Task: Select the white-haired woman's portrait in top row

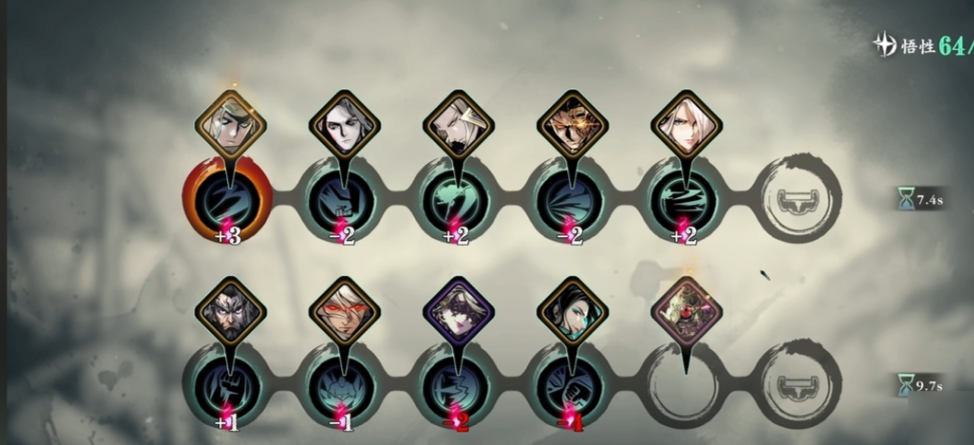Action: (686, 123)
